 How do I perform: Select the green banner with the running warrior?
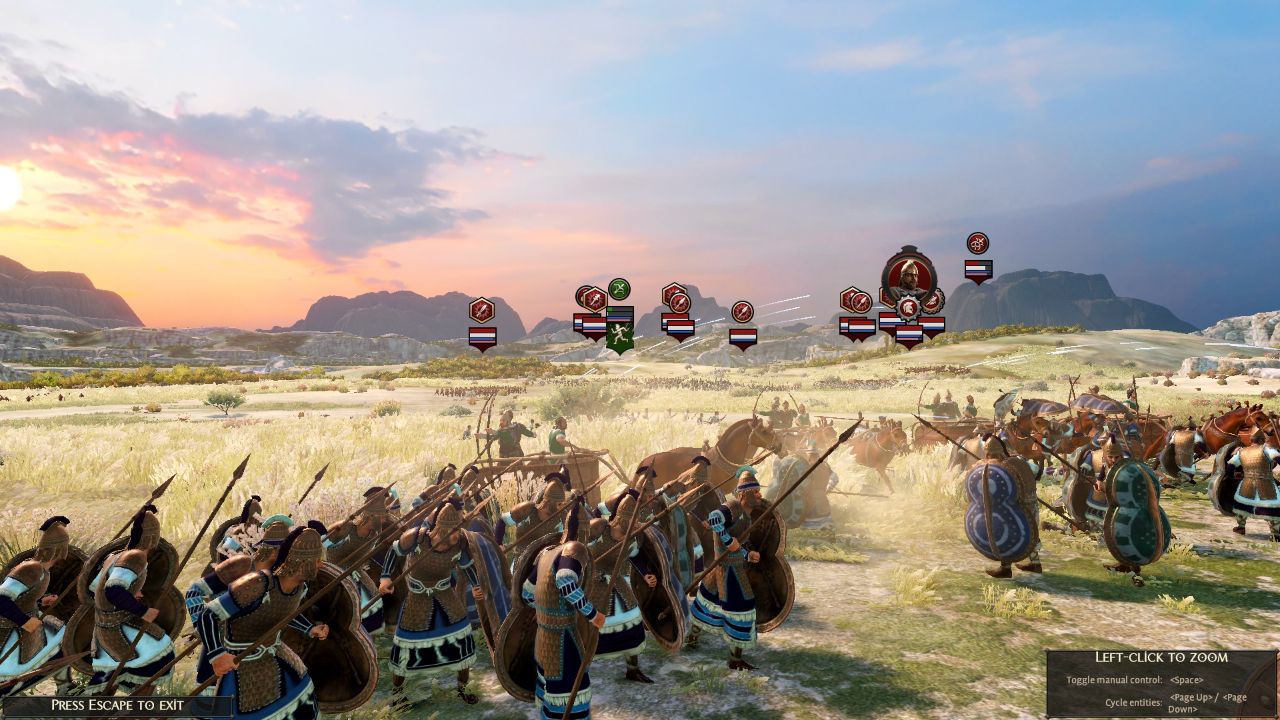620,333
